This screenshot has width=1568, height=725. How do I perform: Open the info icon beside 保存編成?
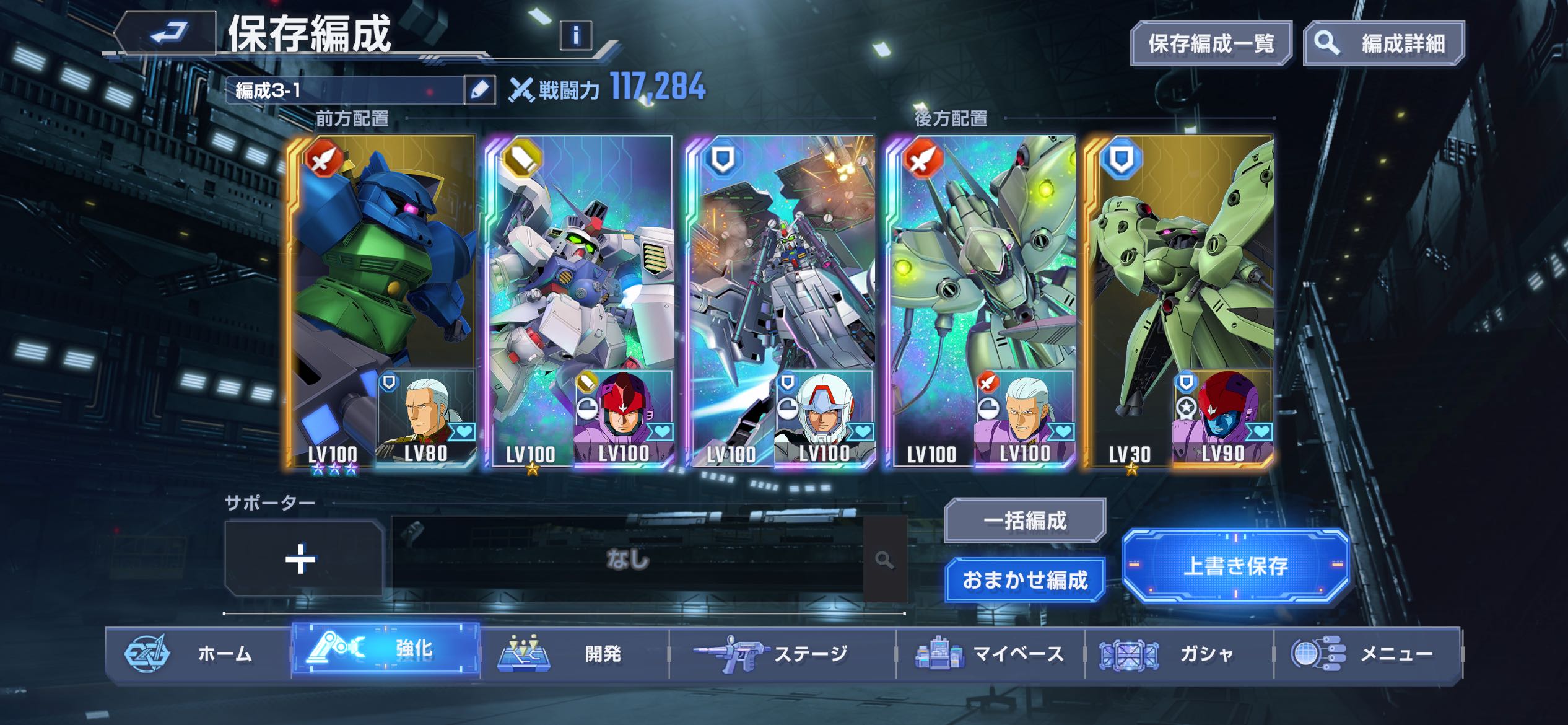coord(575,35)
